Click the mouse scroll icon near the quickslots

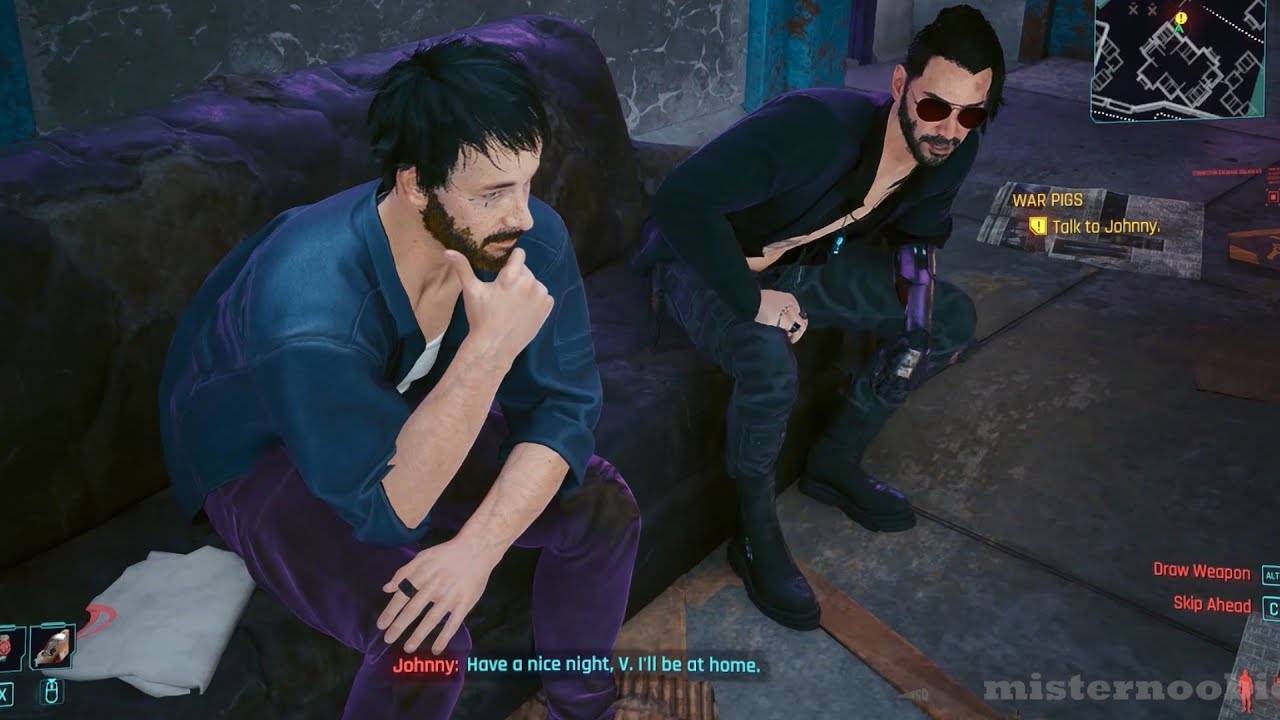(x=51, y=691)
